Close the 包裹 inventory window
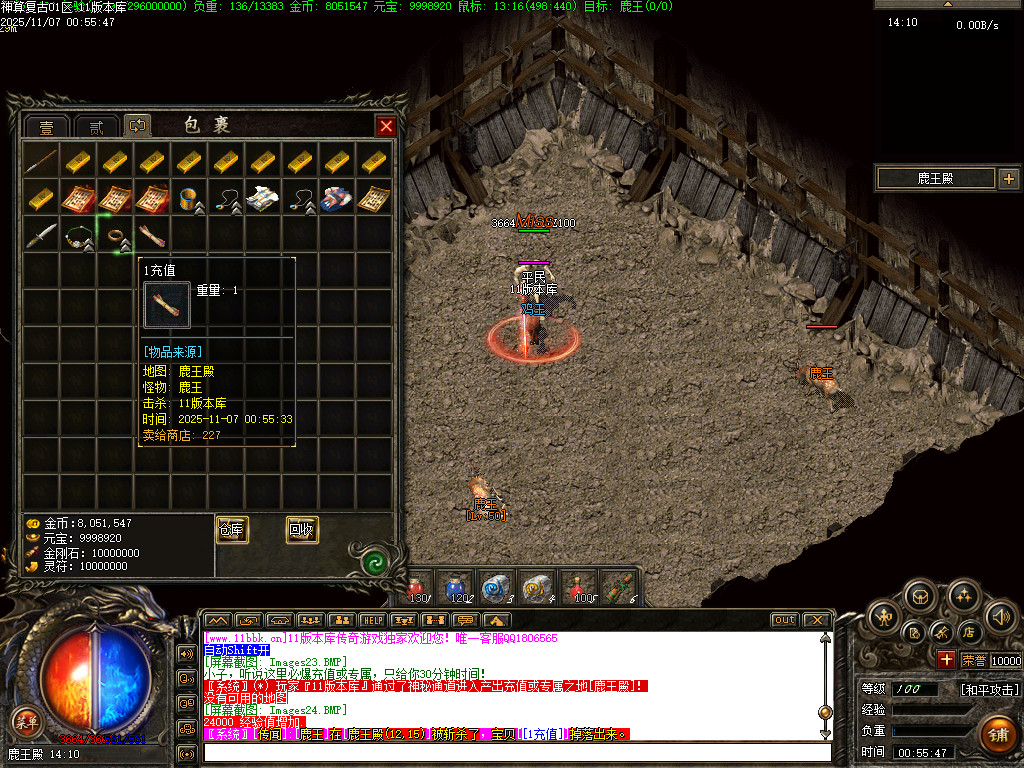The image size is (1024, 768). pyautogui.click(x=385, y=126)
